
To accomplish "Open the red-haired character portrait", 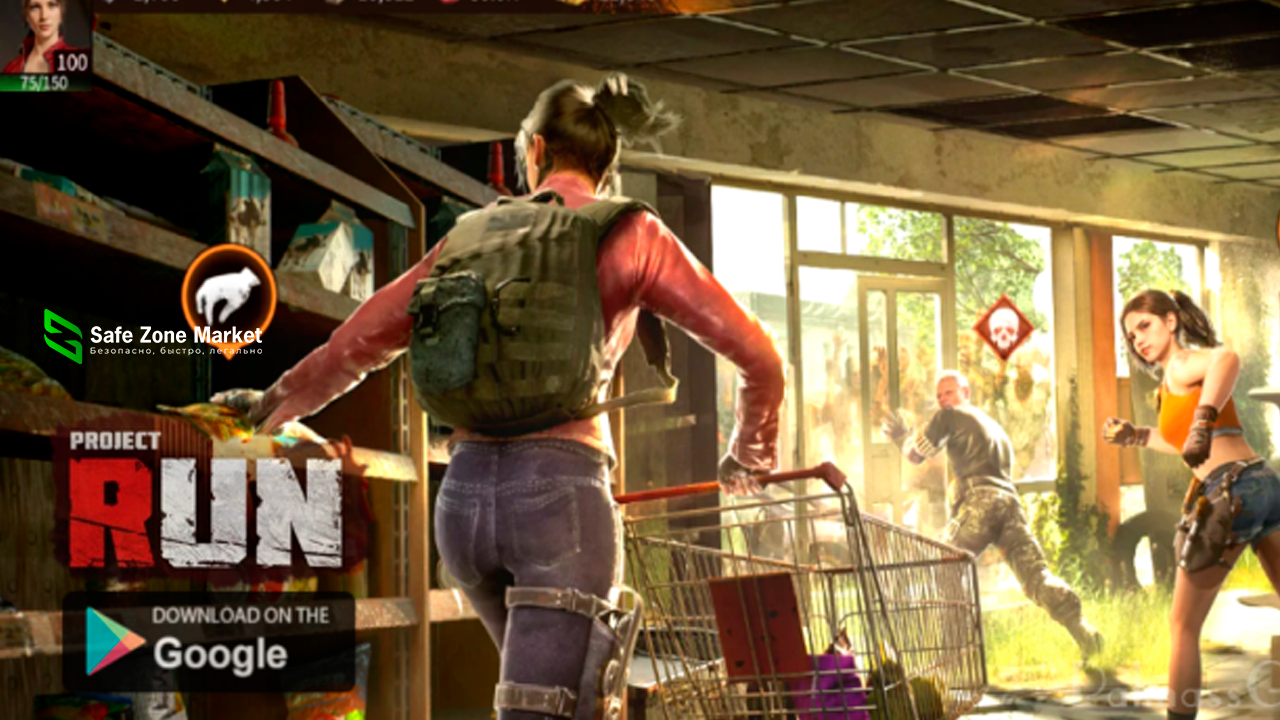I will [45, 38].
